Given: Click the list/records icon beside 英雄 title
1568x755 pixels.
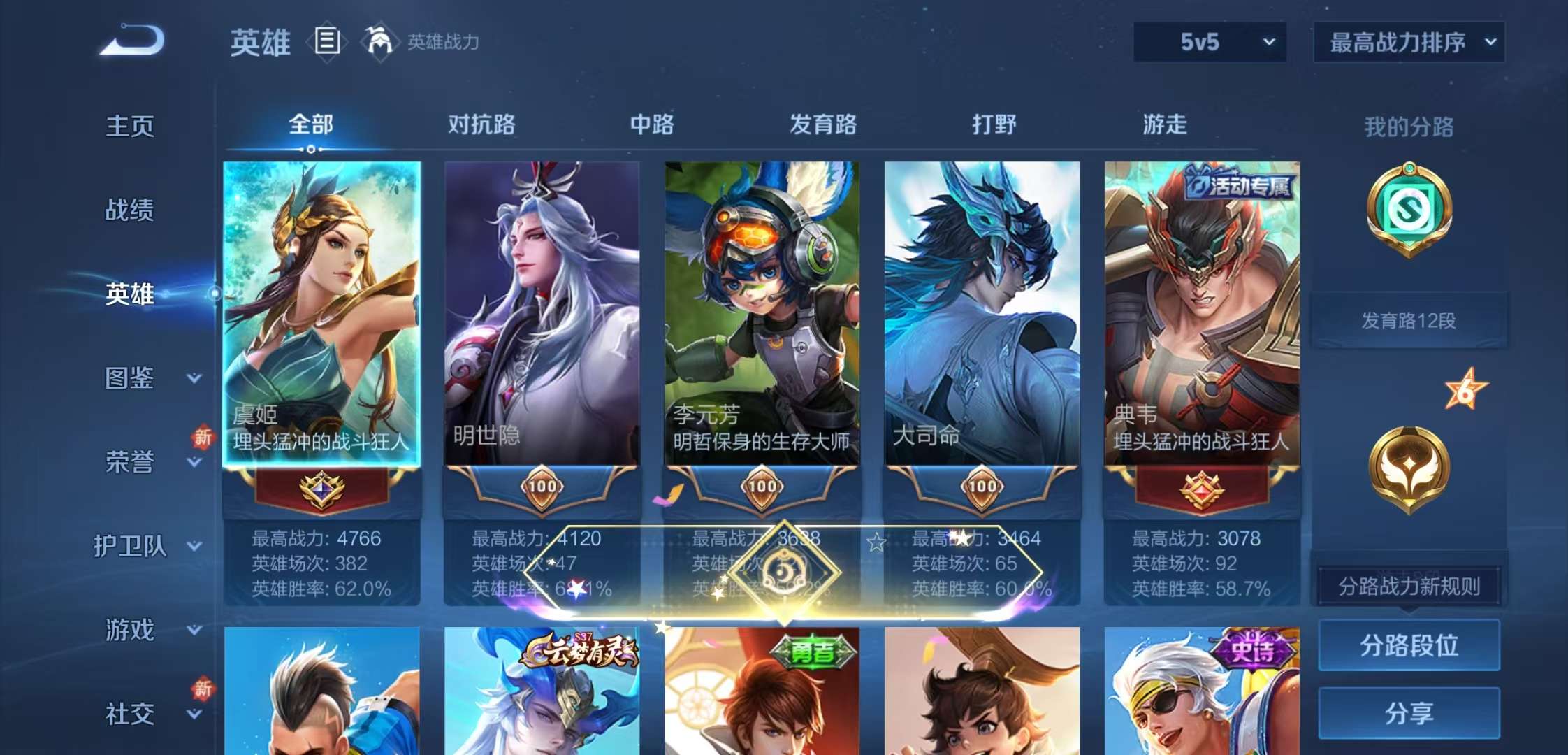Looking at the screenshot, I should [x=326, y=41].
